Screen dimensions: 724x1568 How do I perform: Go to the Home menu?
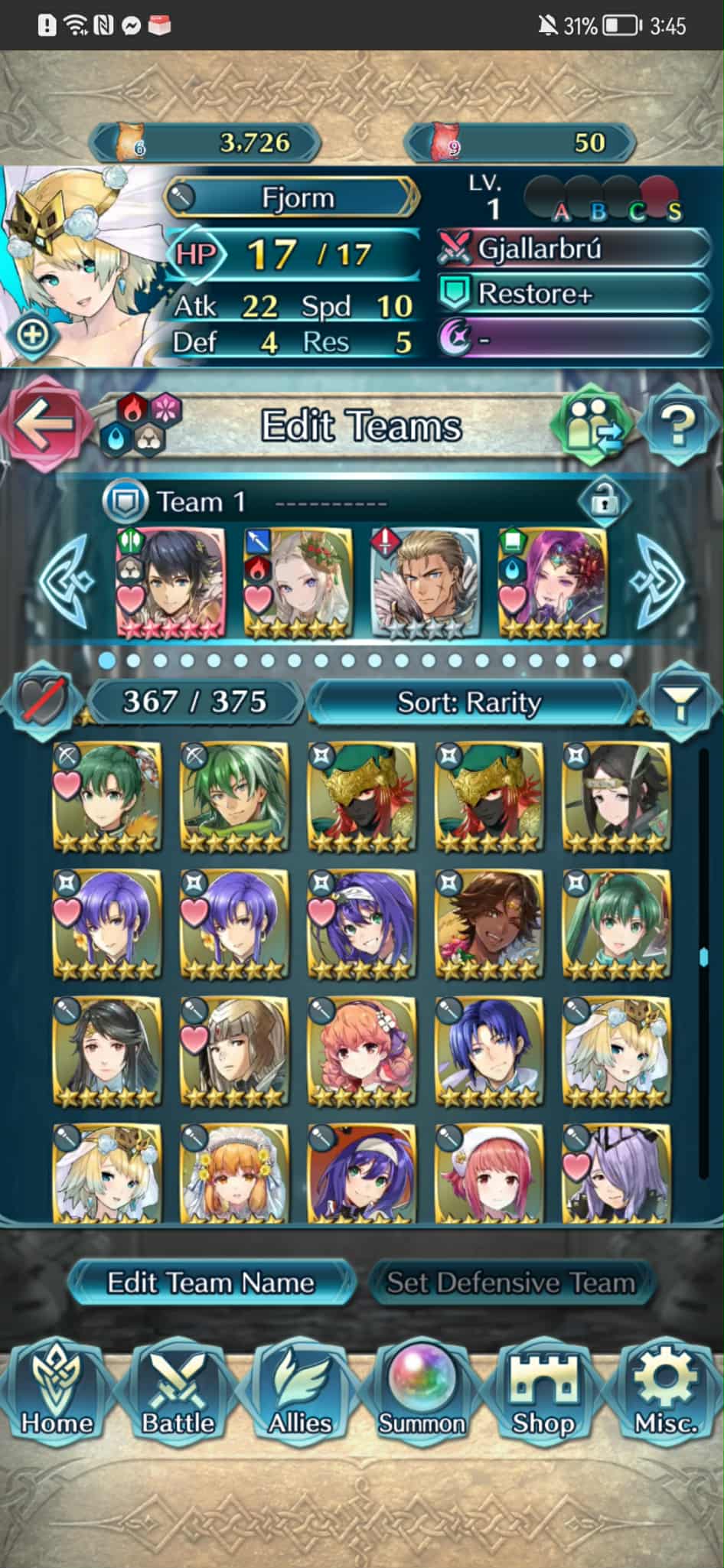(57, 1394)
